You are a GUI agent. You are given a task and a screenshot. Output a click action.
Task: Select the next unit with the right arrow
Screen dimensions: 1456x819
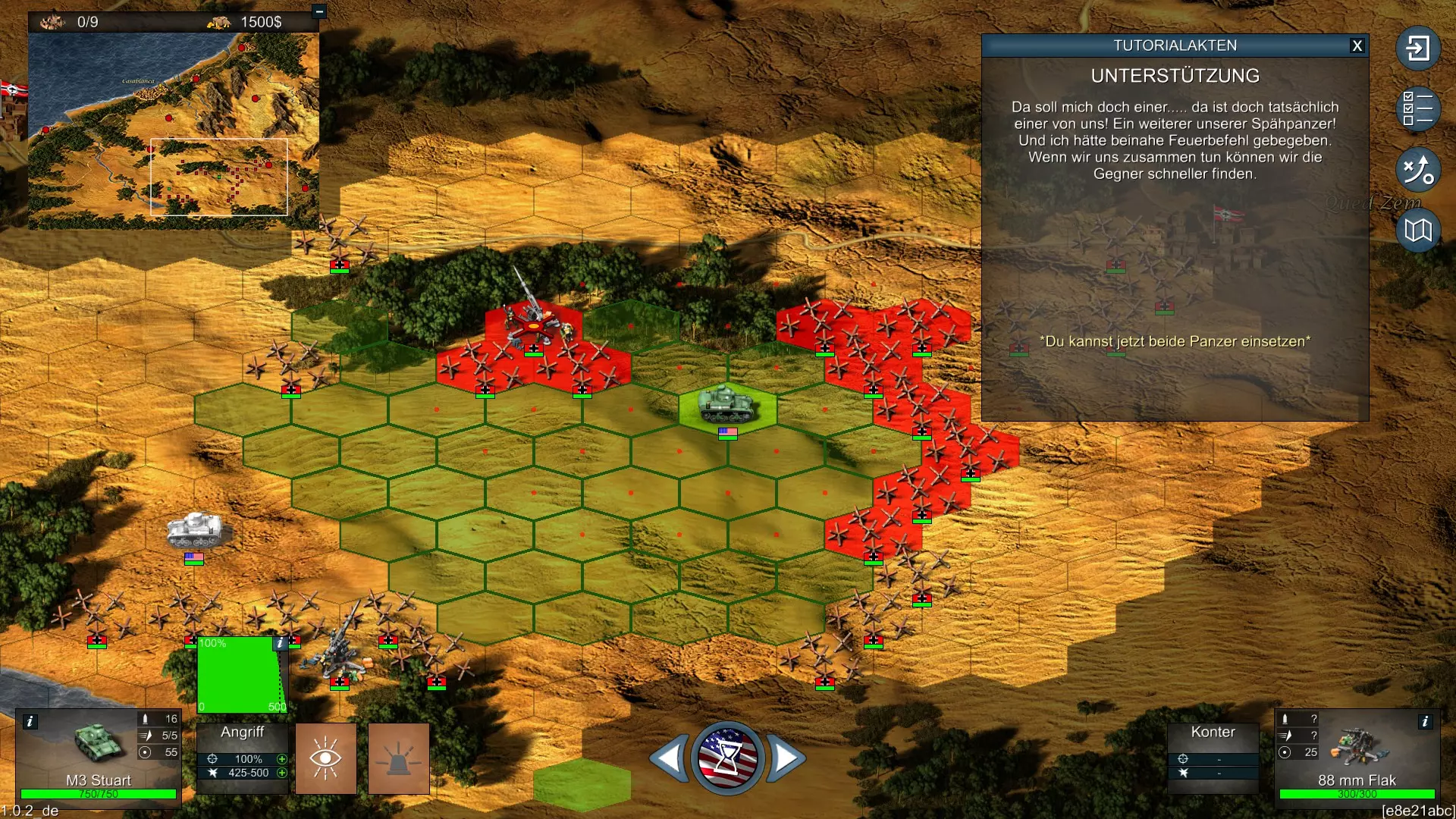786,758
